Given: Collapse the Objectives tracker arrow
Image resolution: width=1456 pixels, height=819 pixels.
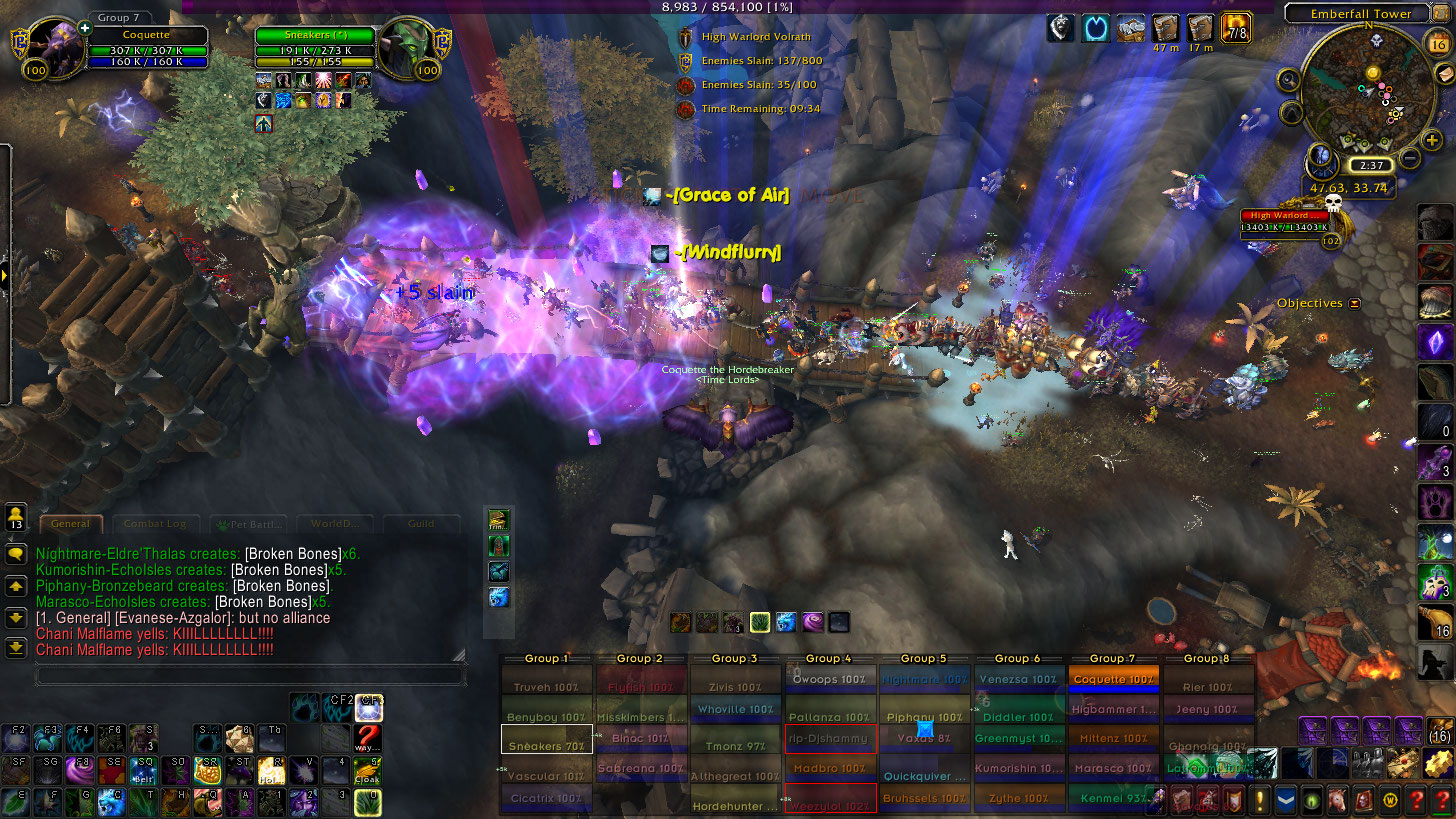Looking at the screenshot, I should [x=1354, y=303].
